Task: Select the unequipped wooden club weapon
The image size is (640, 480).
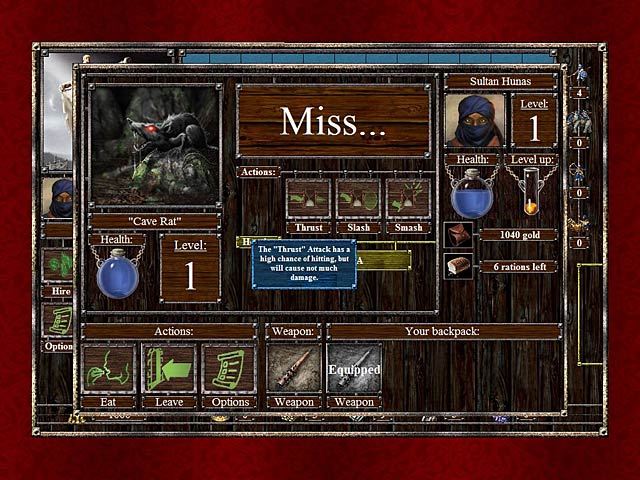Action: coord(294,369)
